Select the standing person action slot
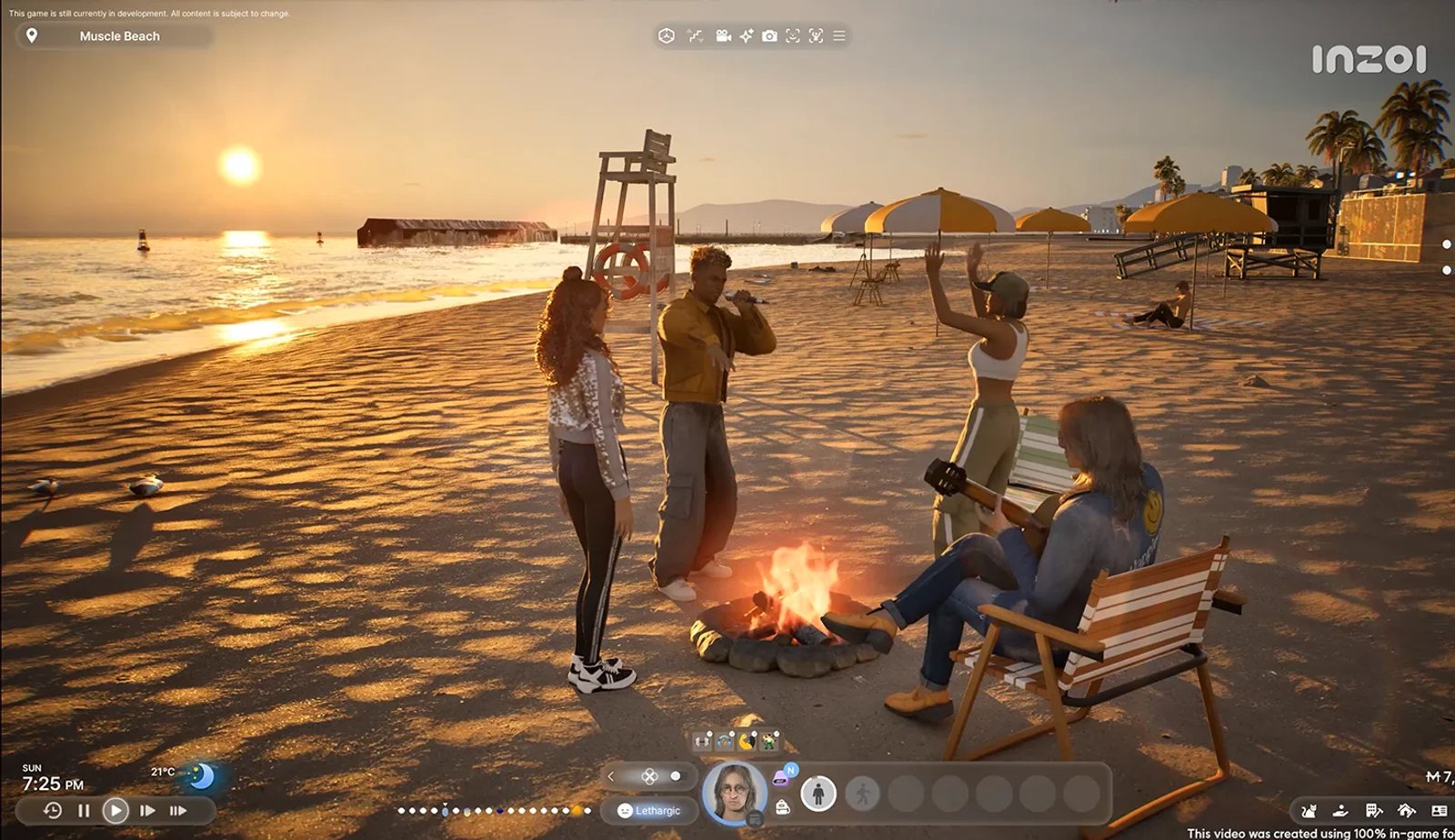The width and height of the screenshot is (1455, 840). tap(818, 794)
